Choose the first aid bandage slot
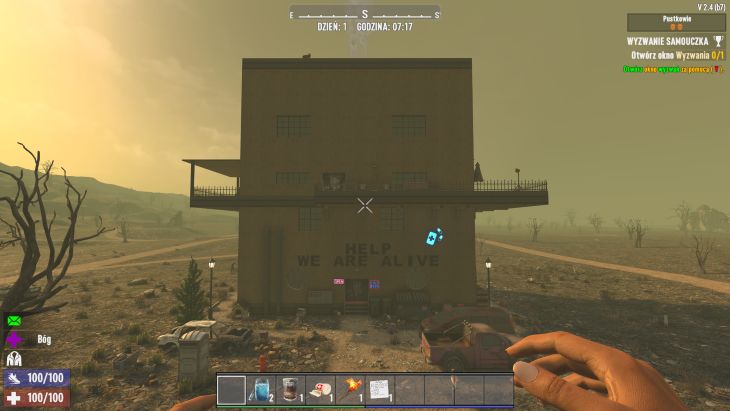This screenshot has height=411, width=730. [x=320, y=390]
